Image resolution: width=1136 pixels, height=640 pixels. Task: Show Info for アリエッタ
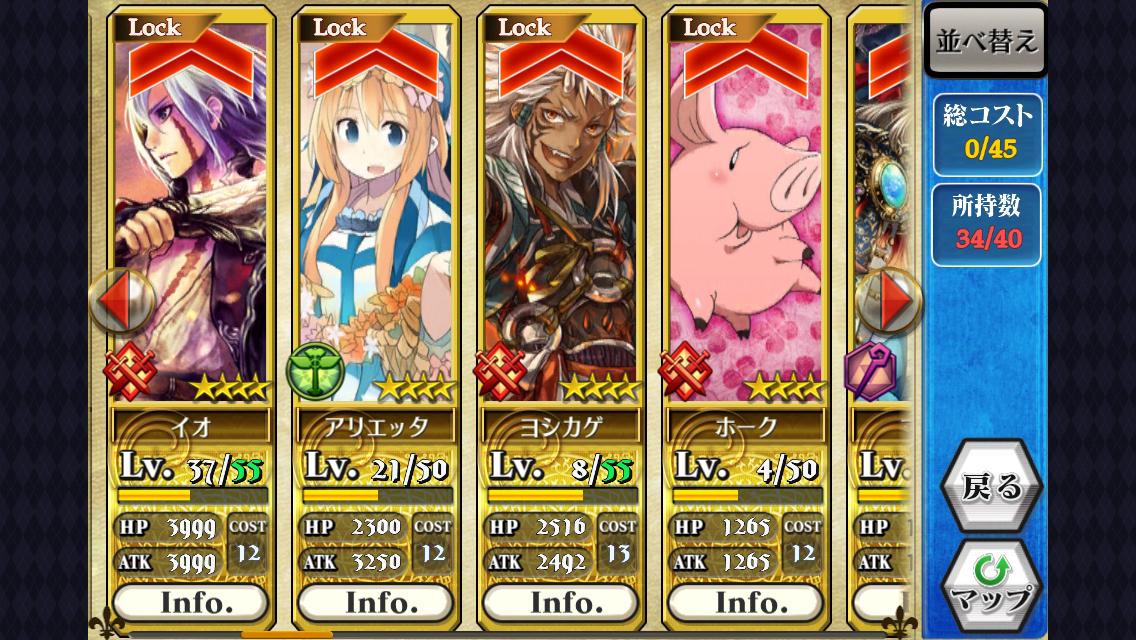click(375, 602)
